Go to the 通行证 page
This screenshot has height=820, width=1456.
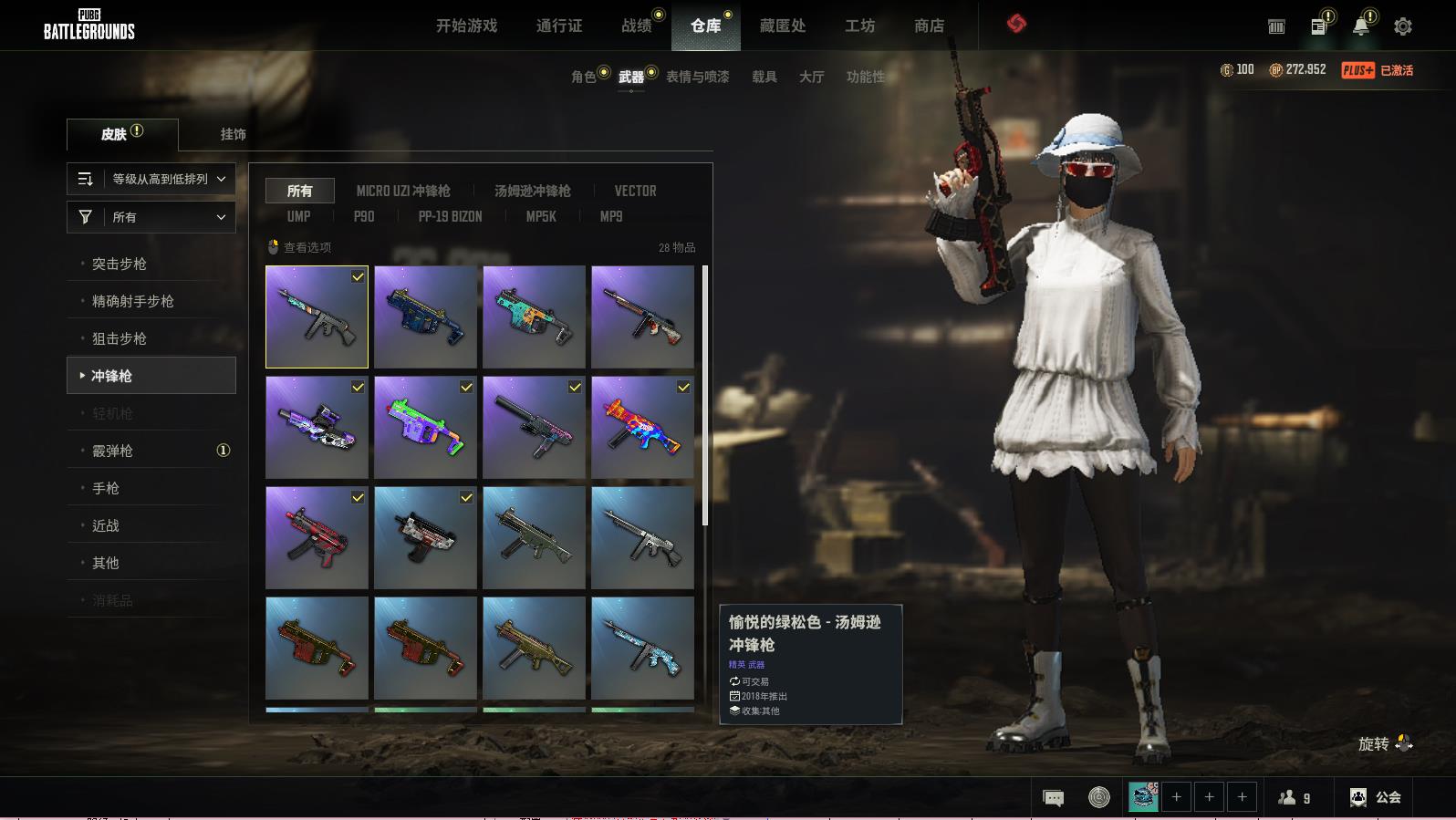tap(558, 26)
